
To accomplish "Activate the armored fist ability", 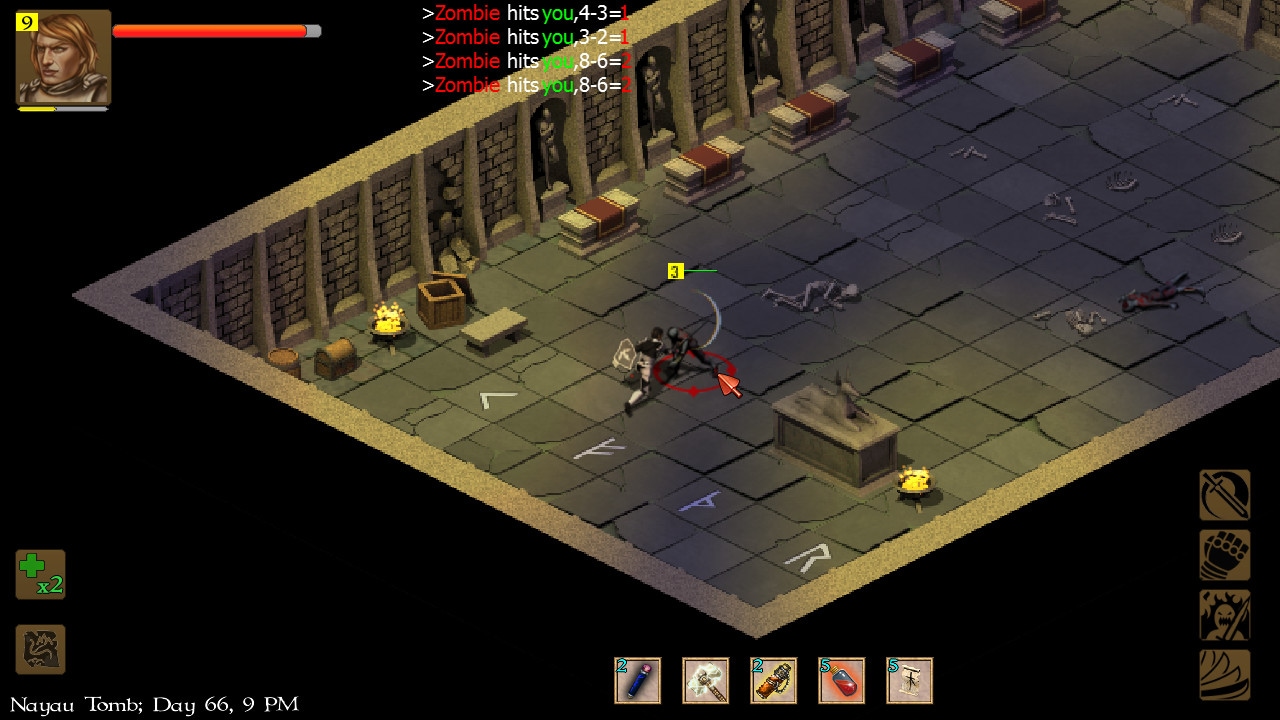I will coord(1225,555).
